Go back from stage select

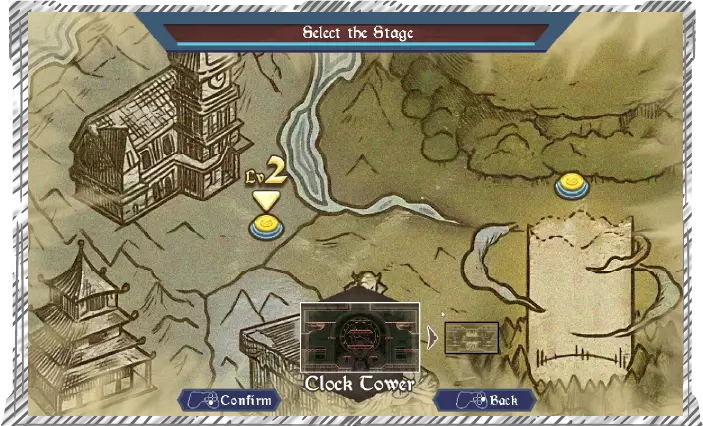487,400
